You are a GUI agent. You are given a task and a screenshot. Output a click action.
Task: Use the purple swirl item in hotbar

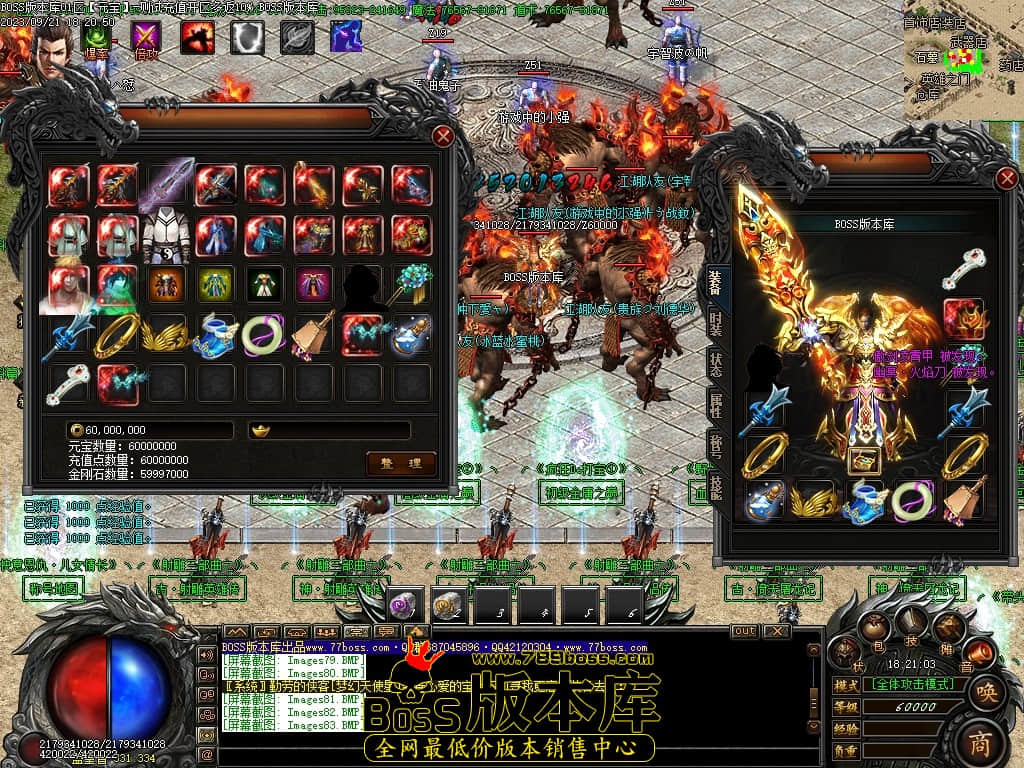click(x=404, y=604)
